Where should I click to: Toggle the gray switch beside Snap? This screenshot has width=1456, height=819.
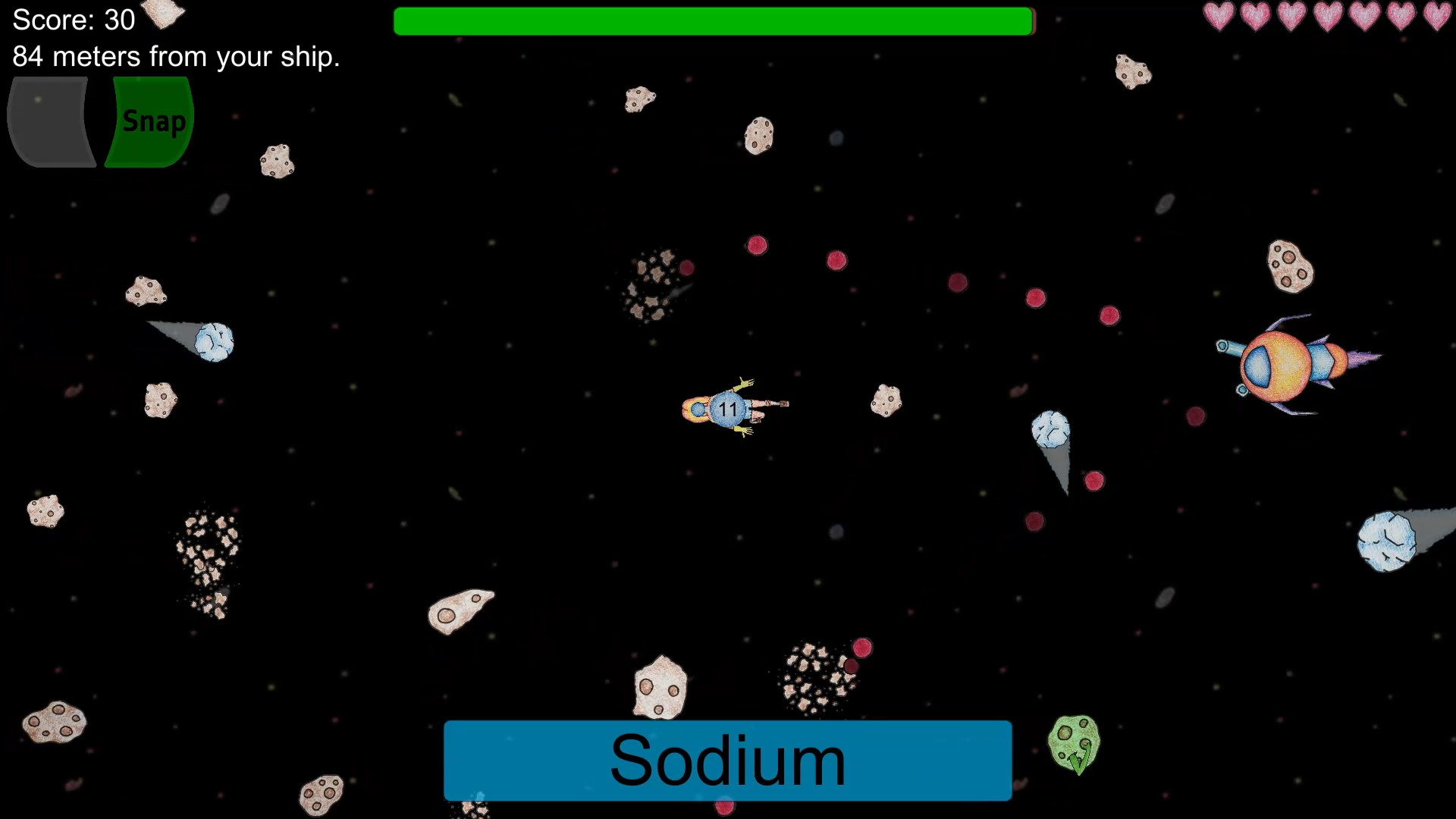pyautogui.click(x=49, y=121)
